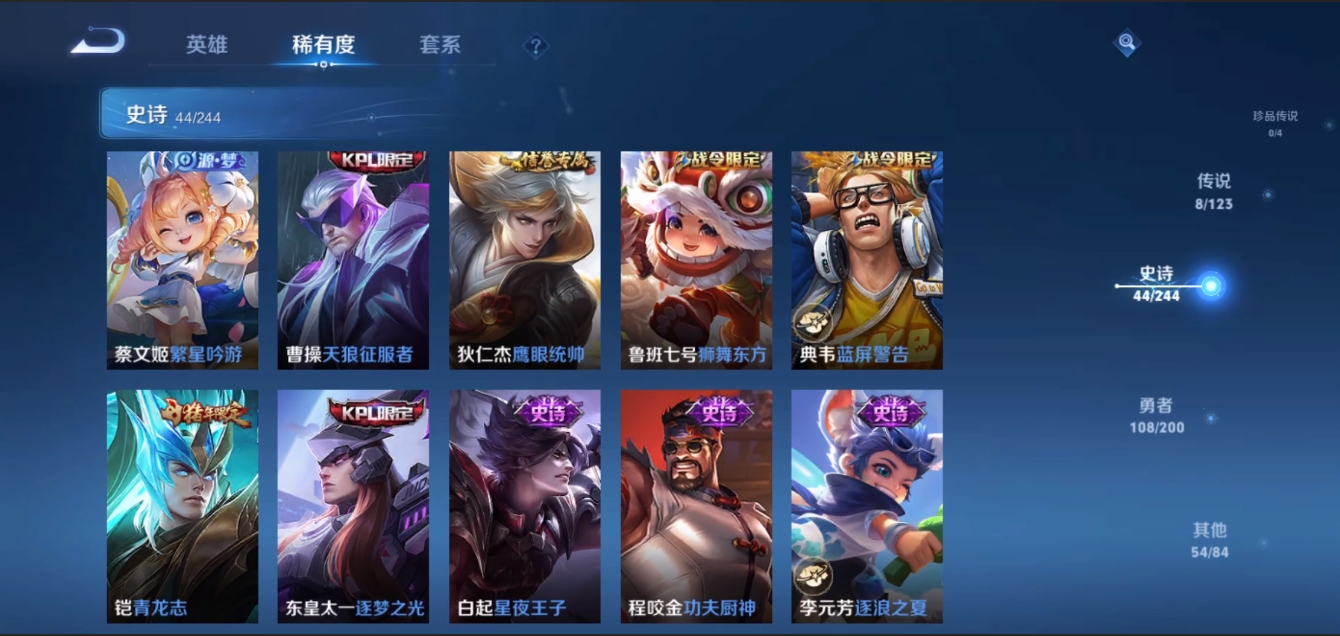This screenshot has height=636, width=1340.
Task: Choose the 曹操 天狼征服者 skin card
Action: click(353, 260)
